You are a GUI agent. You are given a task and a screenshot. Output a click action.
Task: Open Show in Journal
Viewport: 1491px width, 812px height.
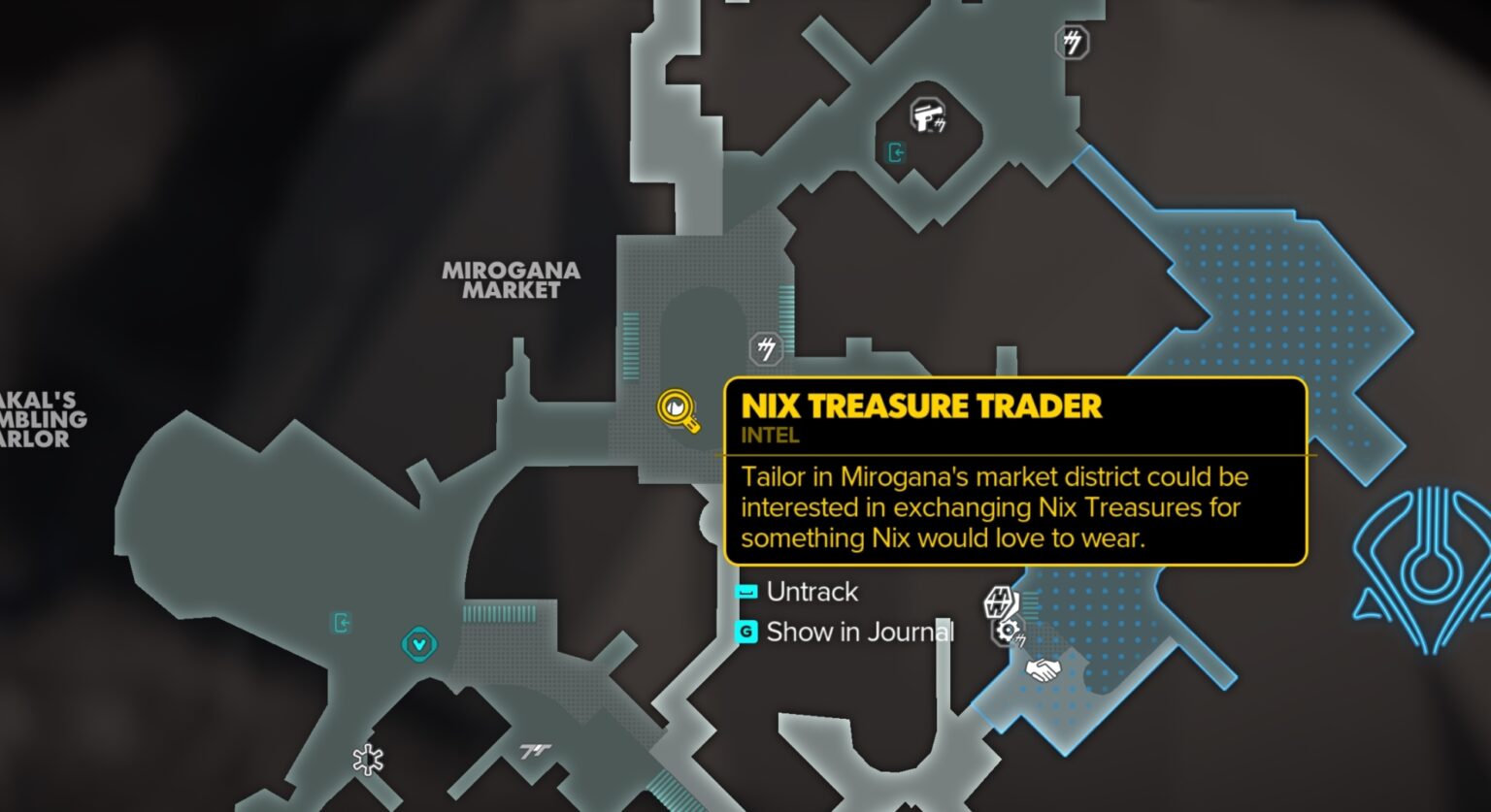point(861,633)
